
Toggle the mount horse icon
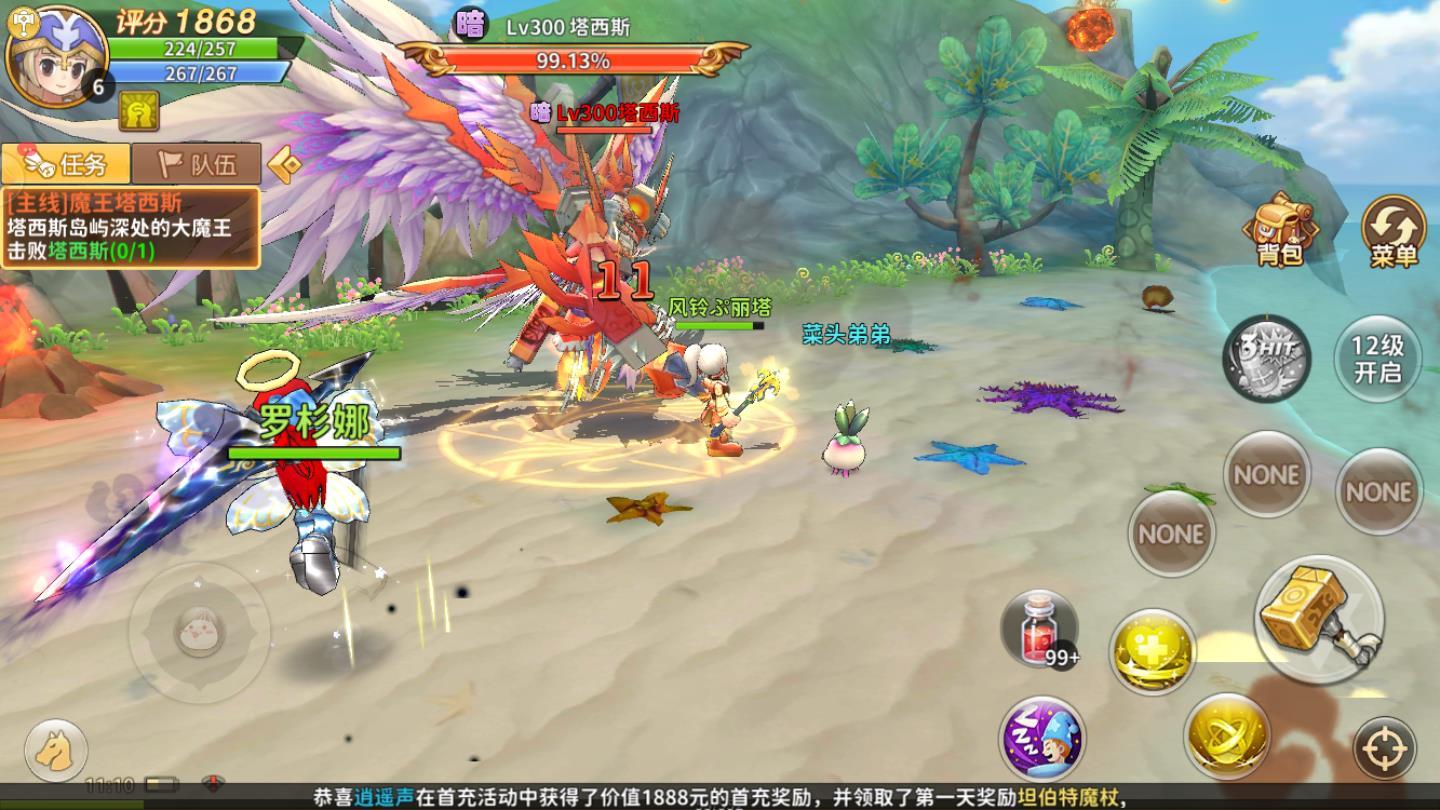(x=55, y=749)
